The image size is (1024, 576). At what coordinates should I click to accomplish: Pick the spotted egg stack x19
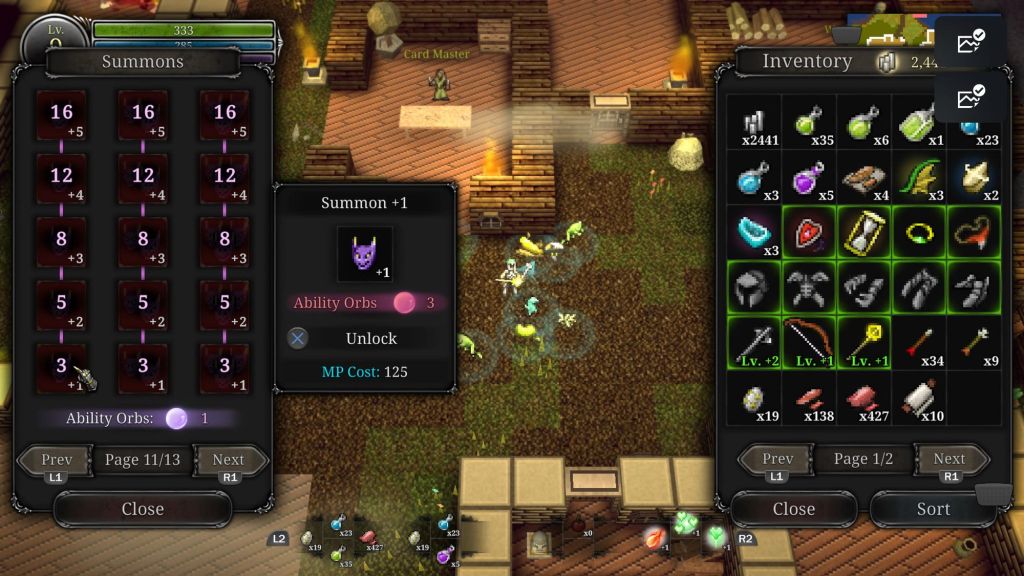754,398
